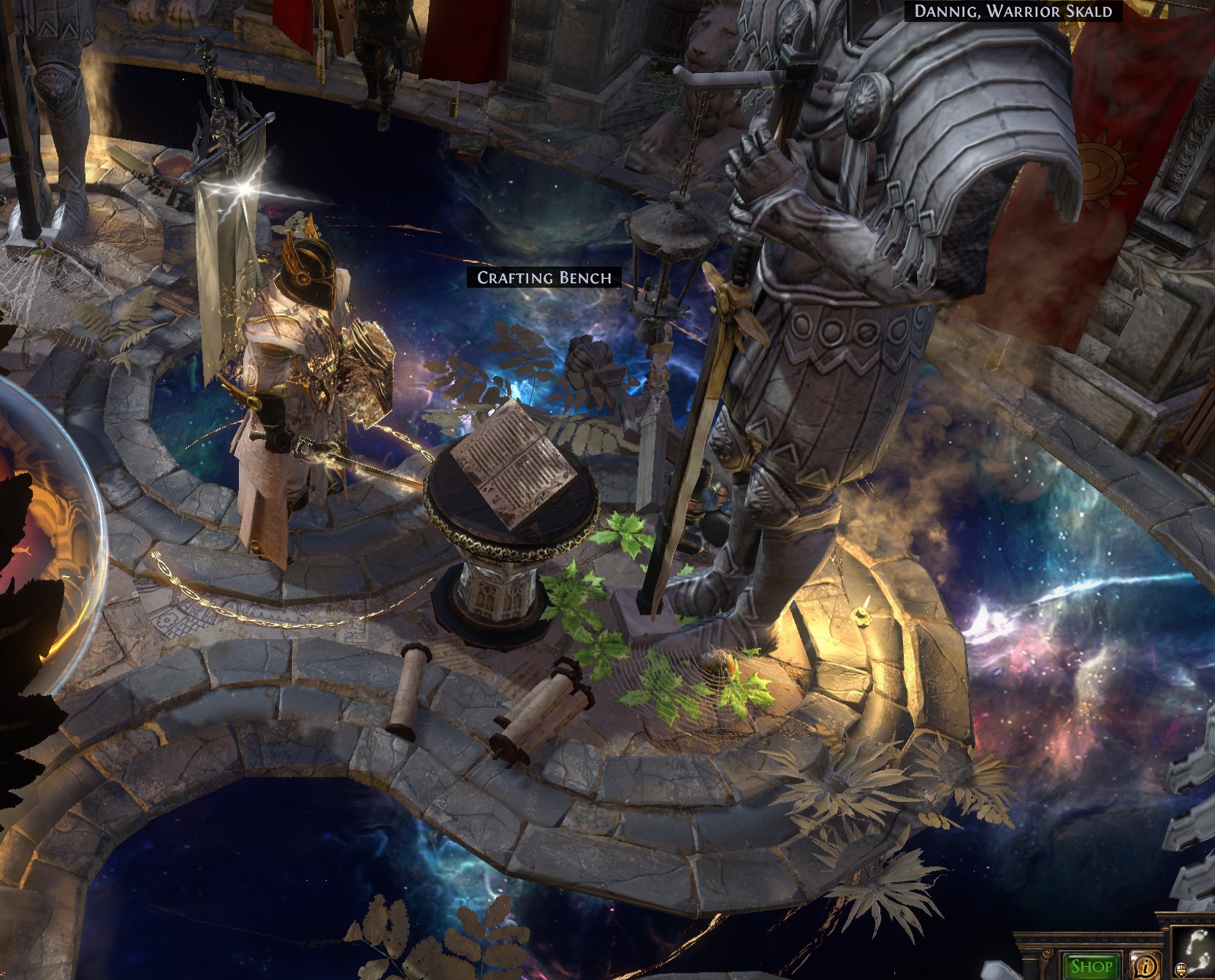The width and height of the screenshot is (1215, 980).
Task: Select the footprints move skill slot
Action: tap(1195, 954)
